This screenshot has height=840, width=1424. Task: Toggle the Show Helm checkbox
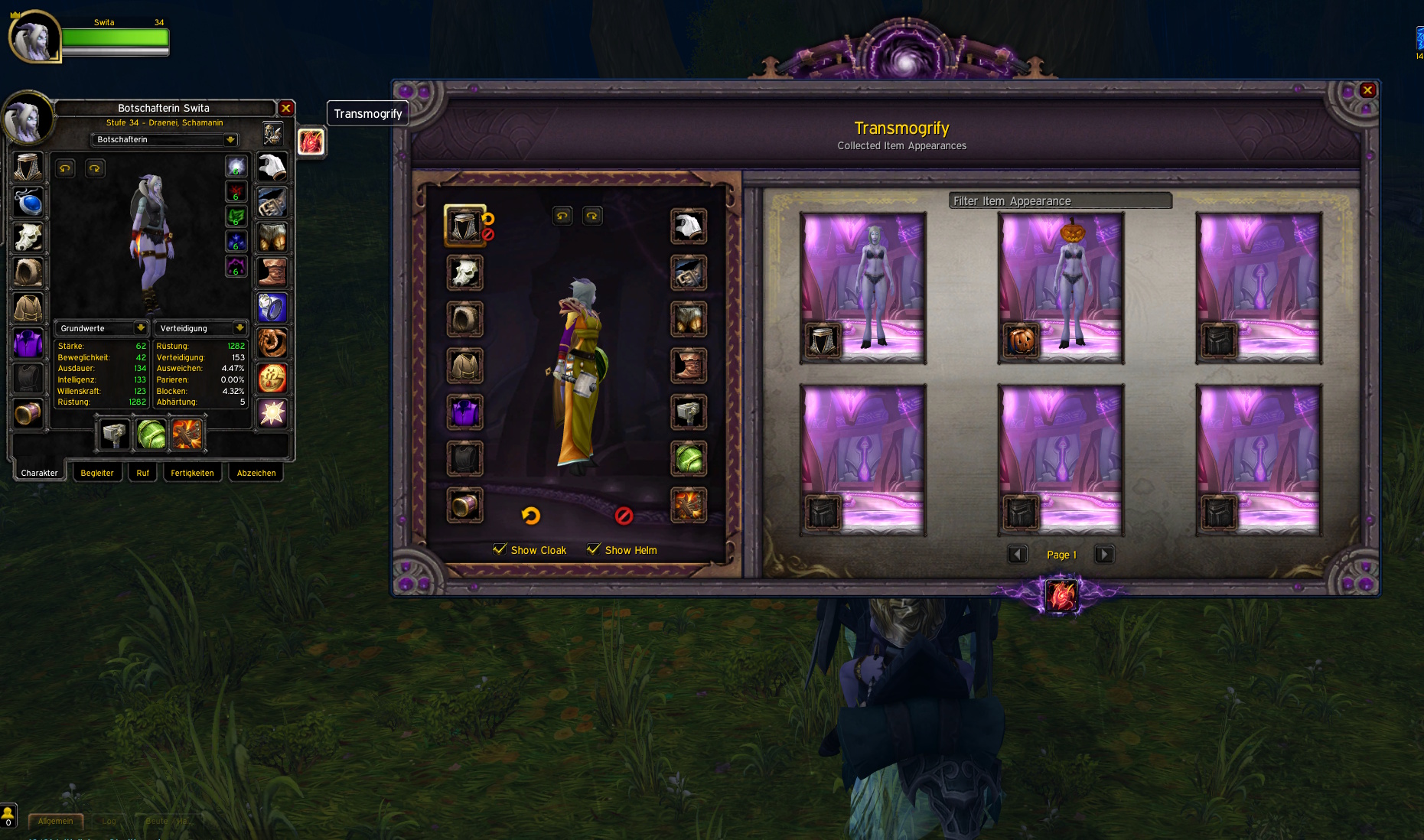pyautogui.click(x=594, y=549)
